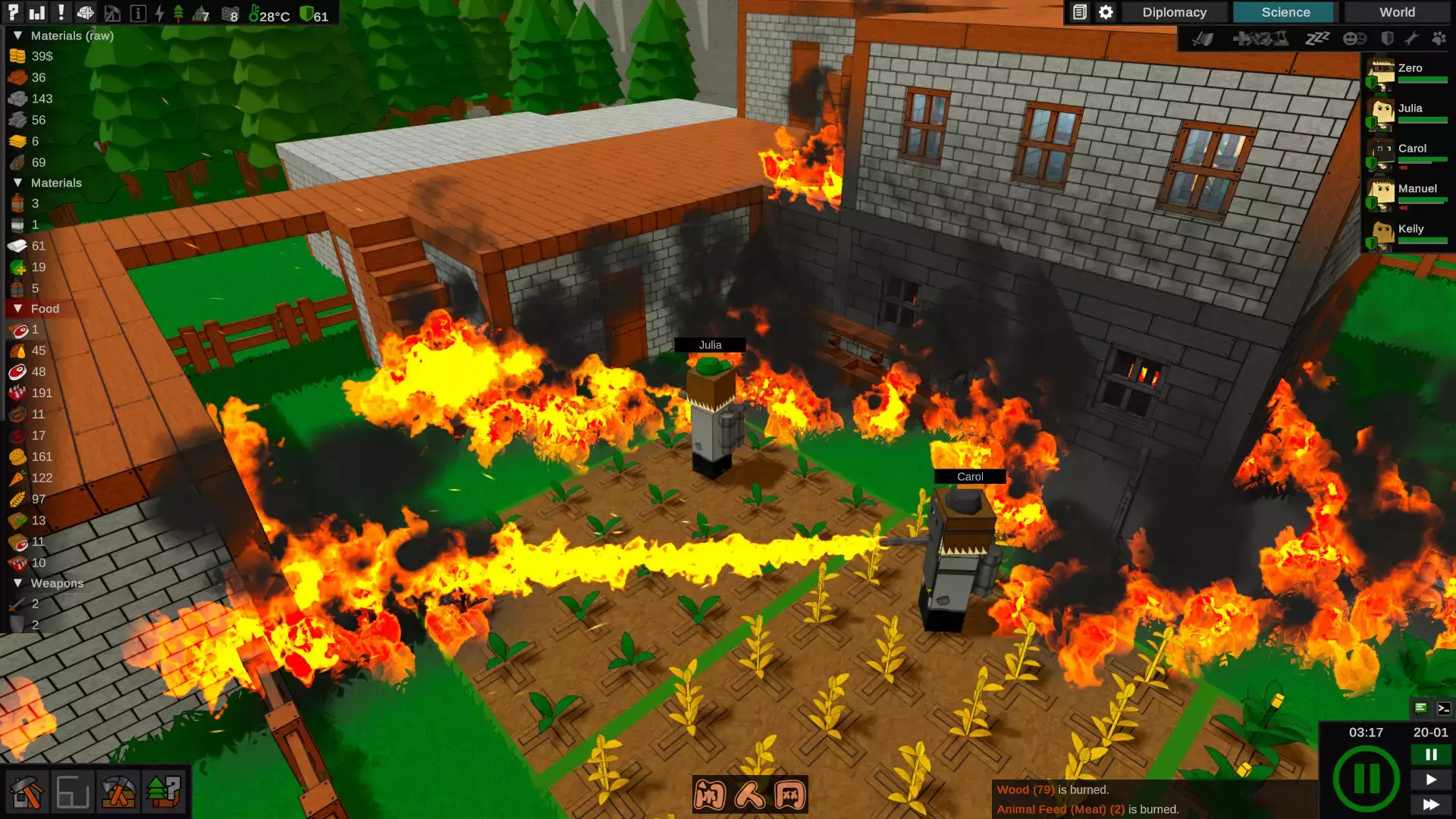Choose Carol in the colonist list

click(x=1407, y=154)
